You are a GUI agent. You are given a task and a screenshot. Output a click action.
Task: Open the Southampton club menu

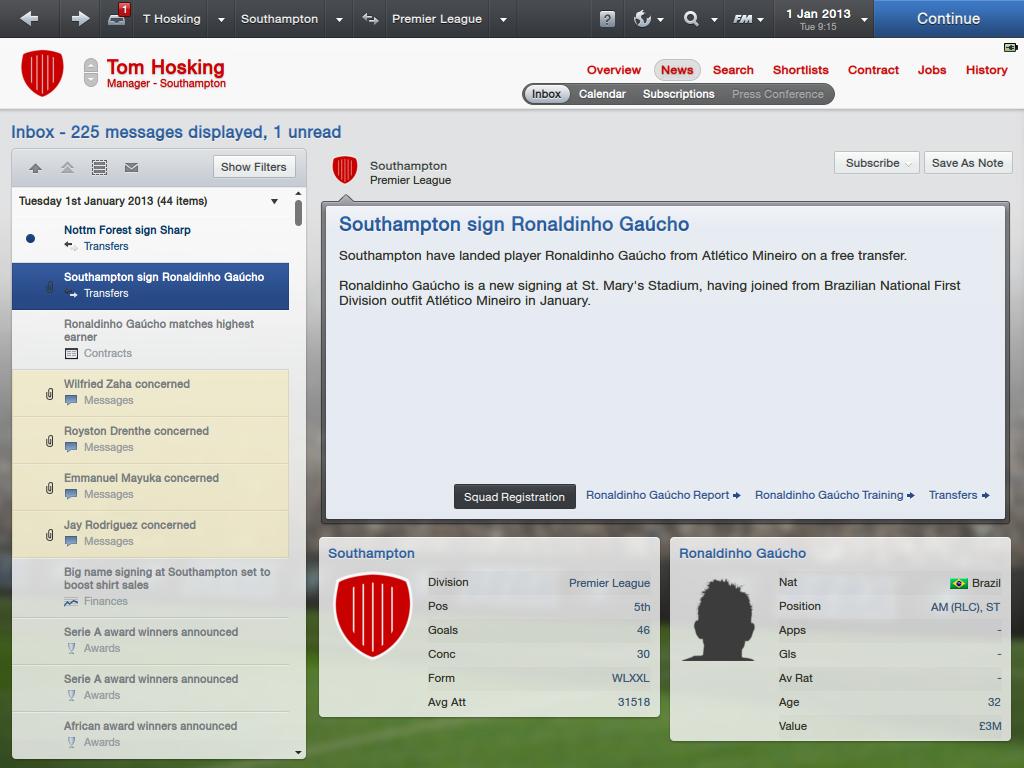tap(279, 18)
